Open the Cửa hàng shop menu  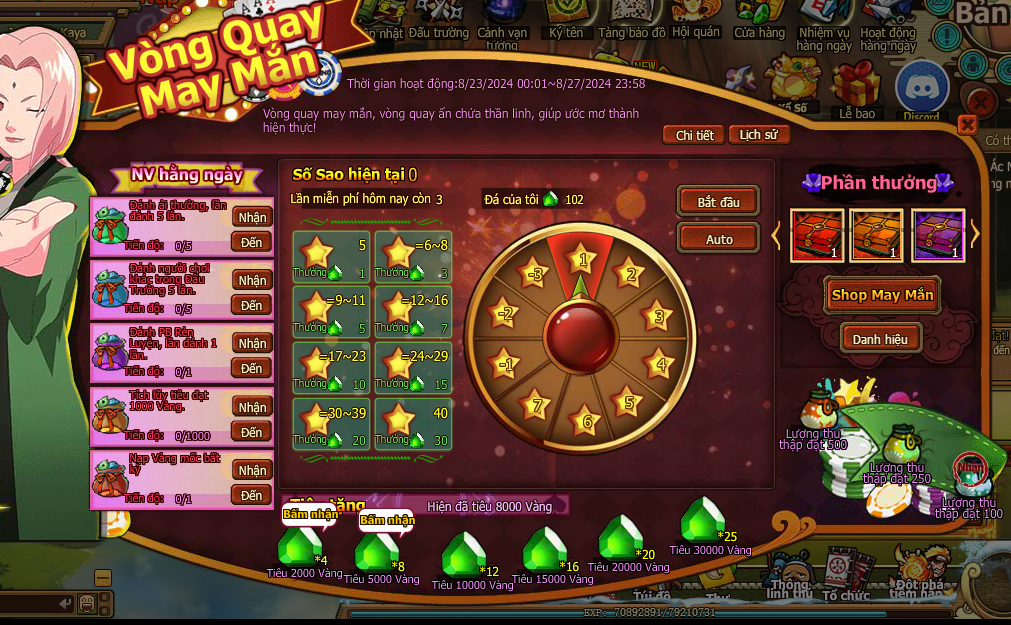pos(759,18)
